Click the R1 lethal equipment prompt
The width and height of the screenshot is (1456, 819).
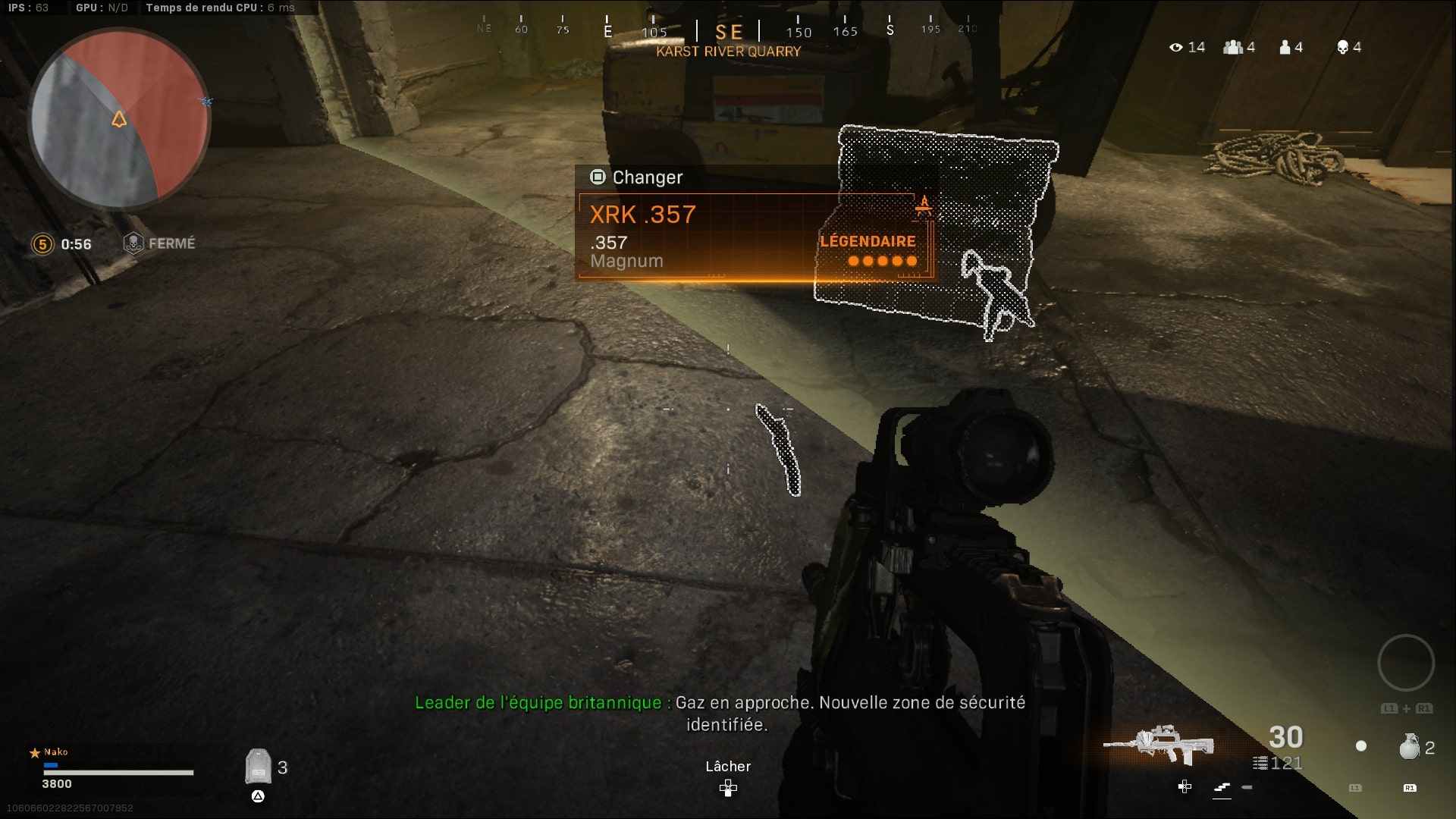tap(1410, 787)
